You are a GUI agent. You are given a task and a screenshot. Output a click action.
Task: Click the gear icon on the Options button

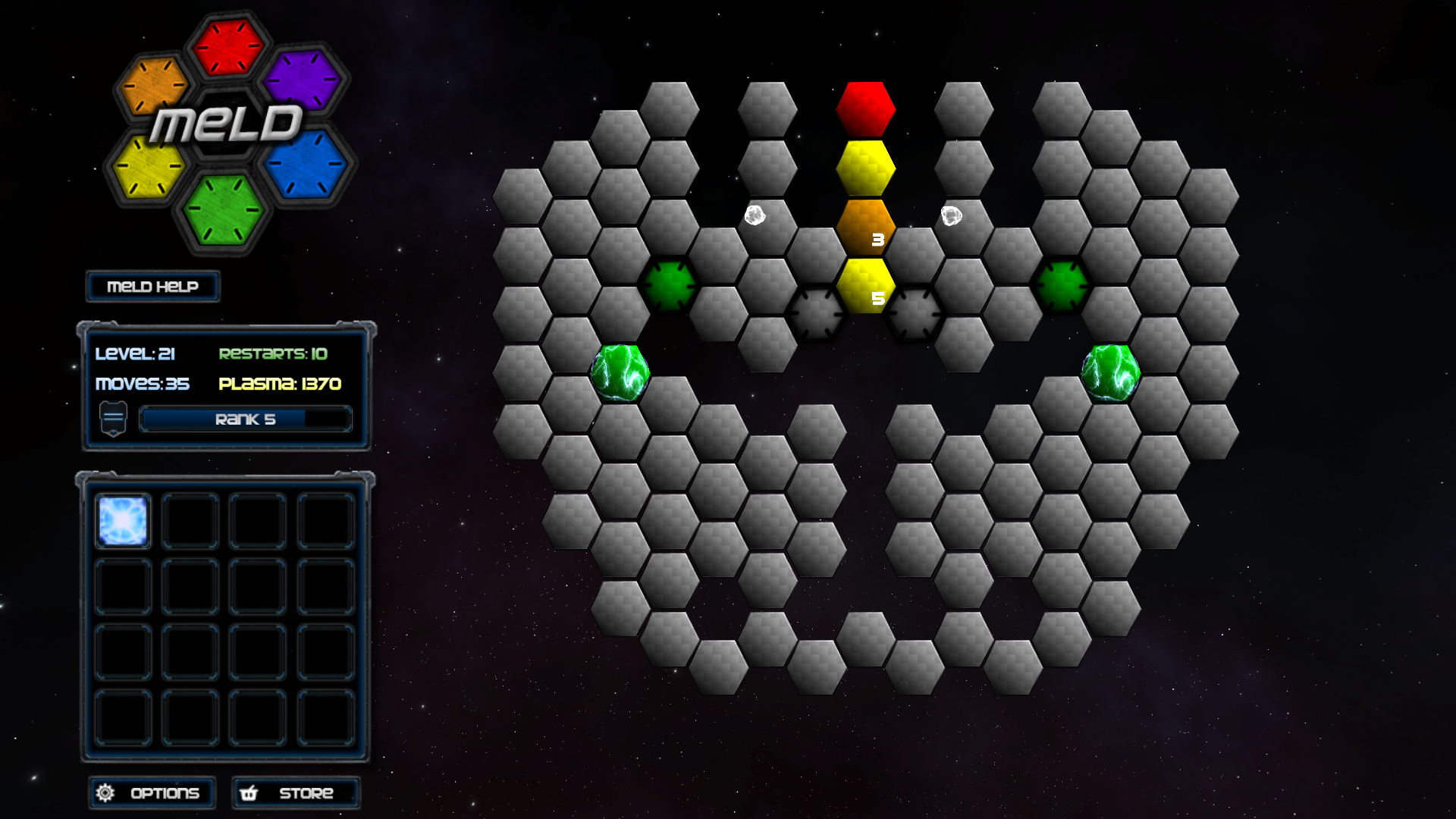[x=106, y=792]
